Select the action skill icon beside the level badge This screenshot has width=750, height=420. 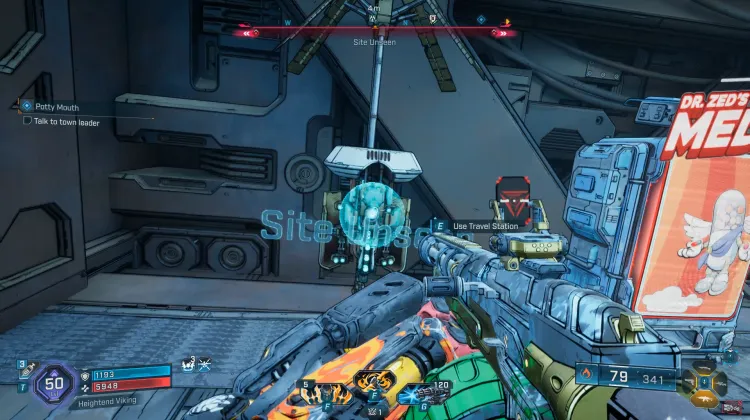188,366
